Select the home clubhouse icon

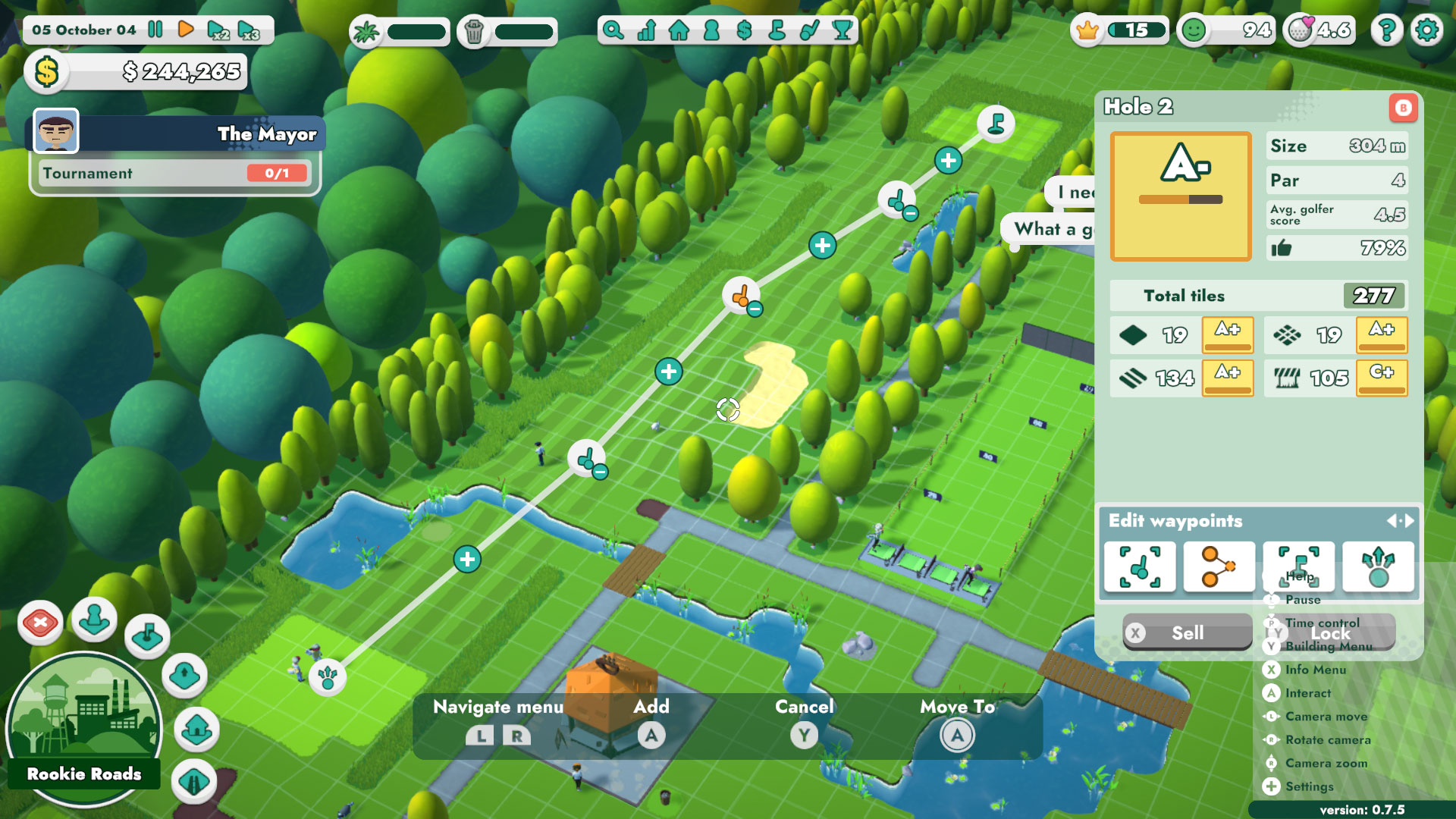tap(678, 32)
